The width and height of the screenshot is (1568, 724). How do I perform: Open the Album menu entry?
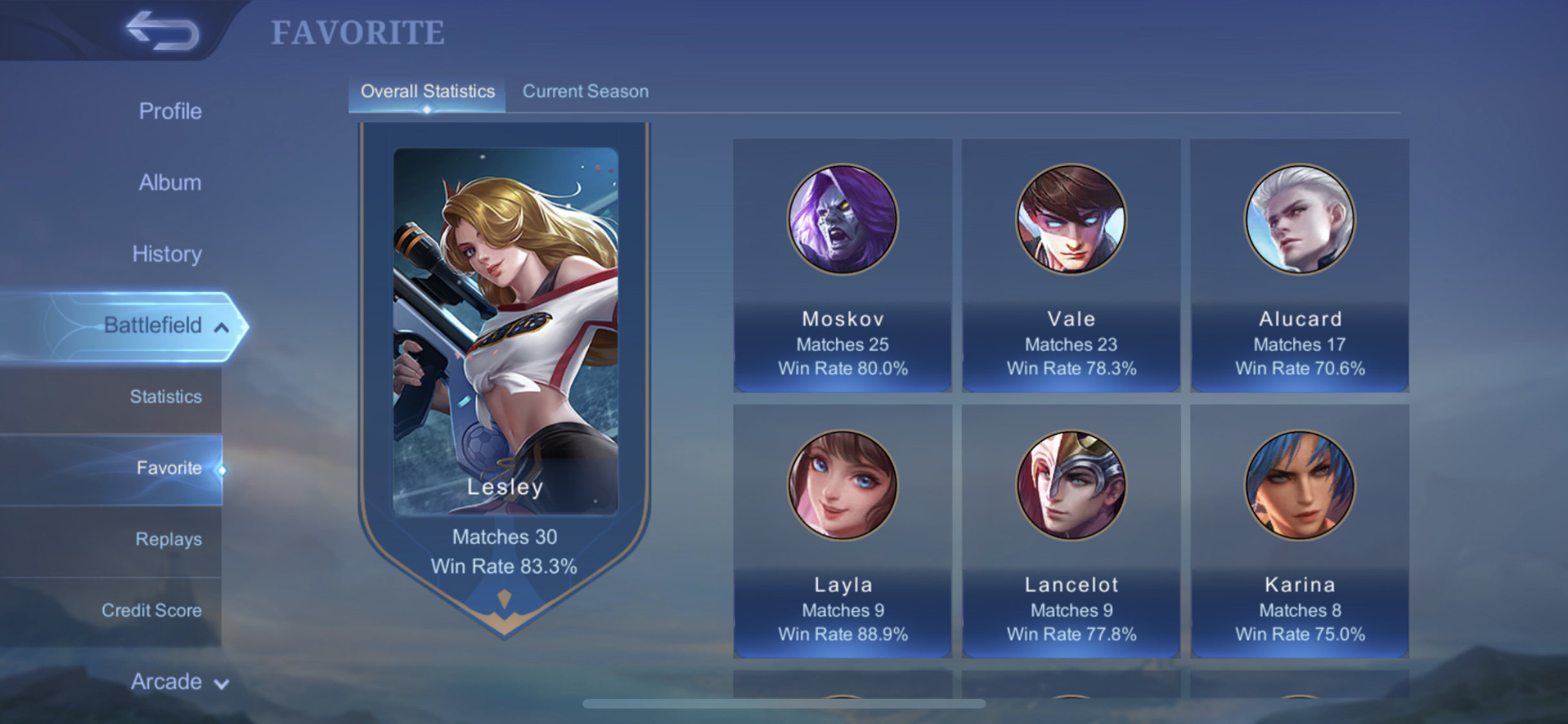170,183
